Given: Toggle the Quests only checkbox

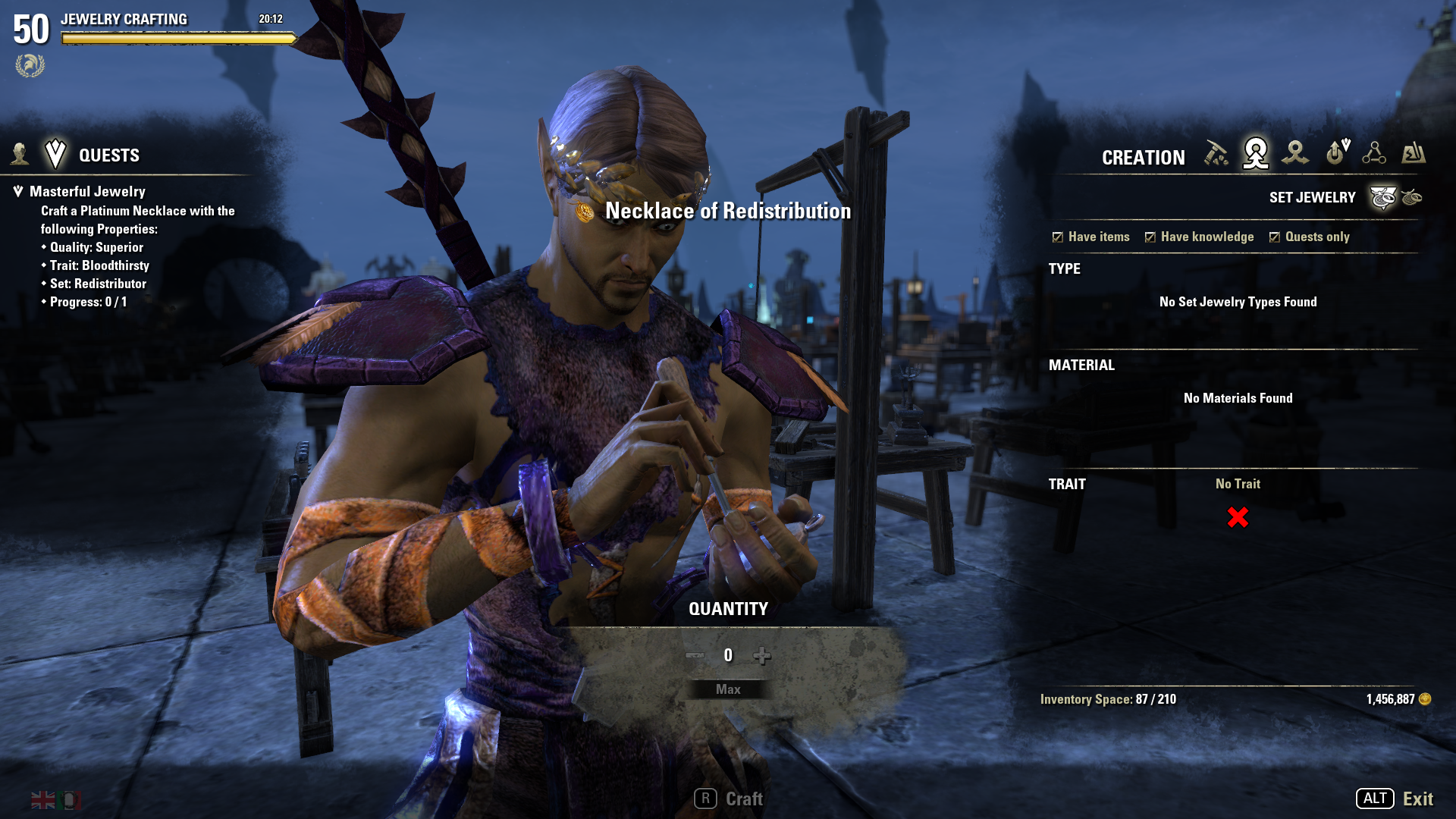Looking at the screenshot, I should pyautogui.click(x=1276, y=237).
